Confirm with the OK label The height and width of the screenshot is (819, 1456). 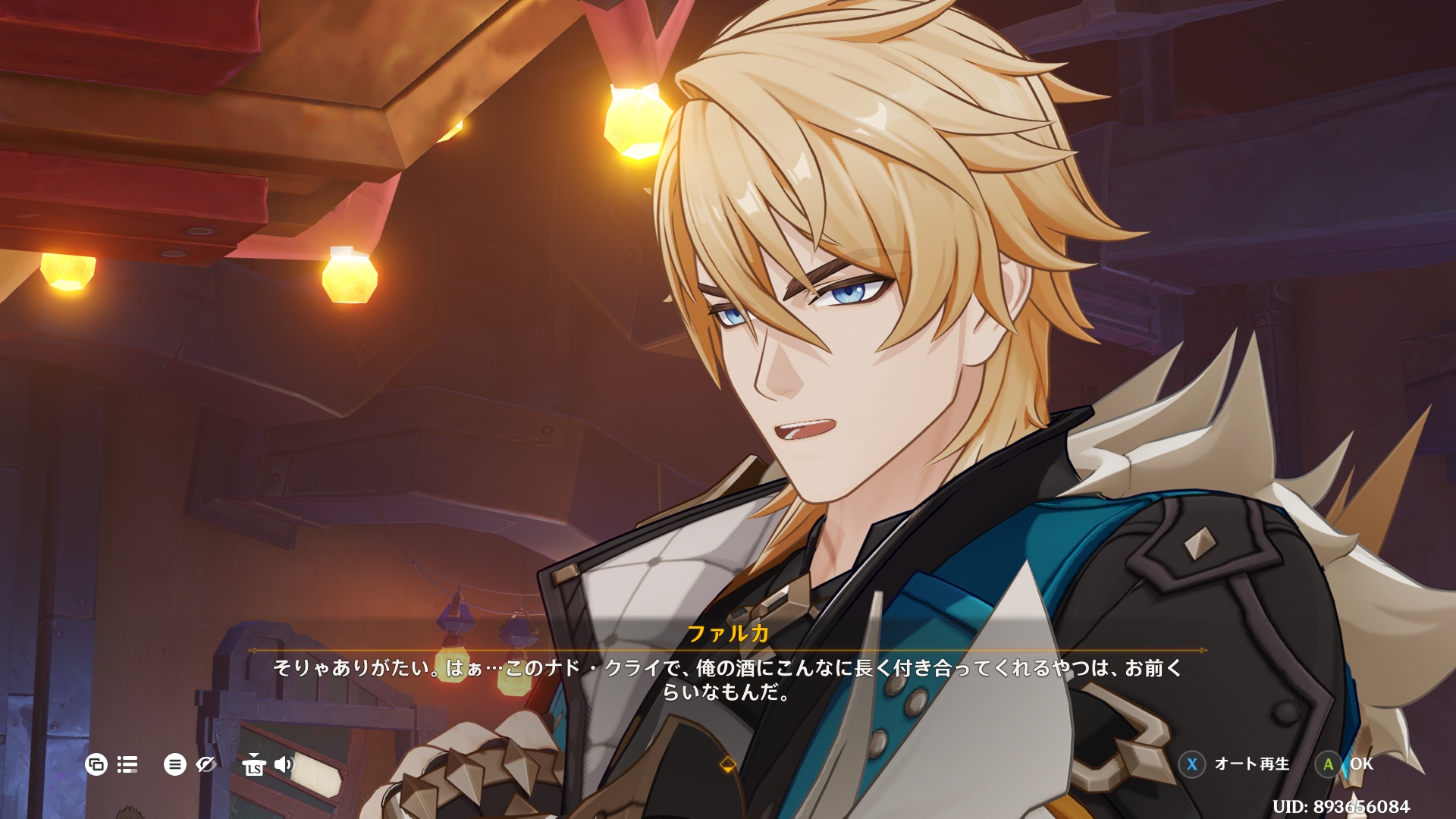click(1360, 764)
